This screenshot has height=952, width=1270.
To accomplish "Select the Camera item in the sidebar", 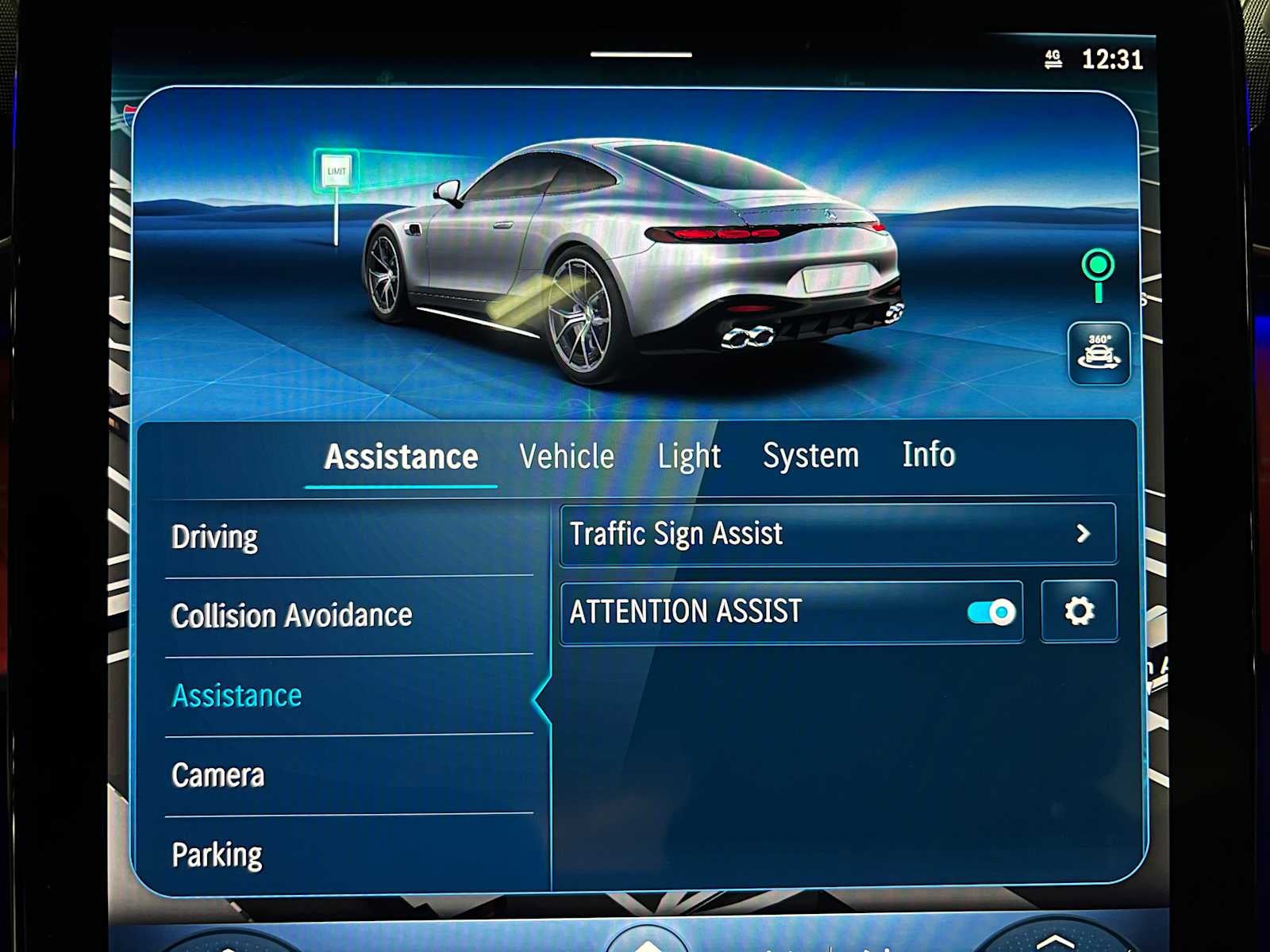I will [x=218, y=775].
